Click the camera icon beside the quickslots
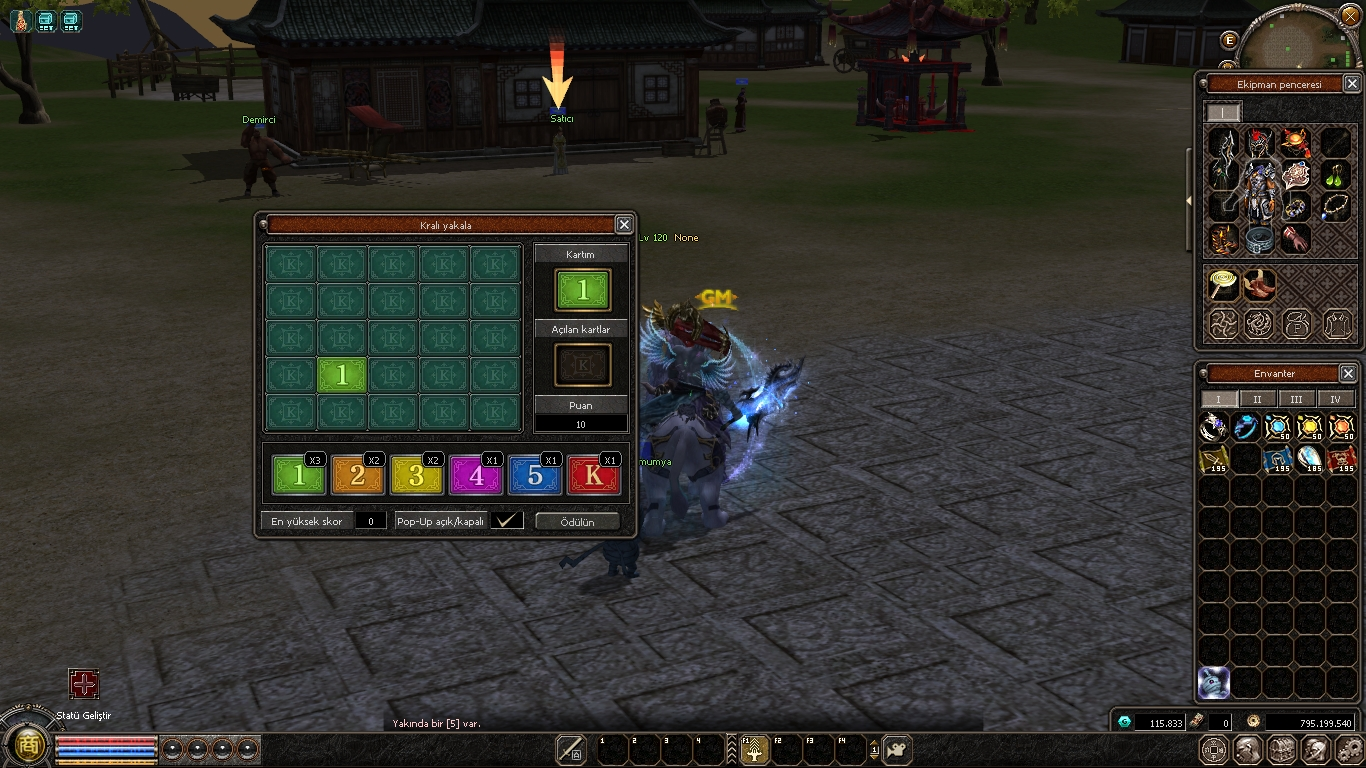 click(897, 749)
